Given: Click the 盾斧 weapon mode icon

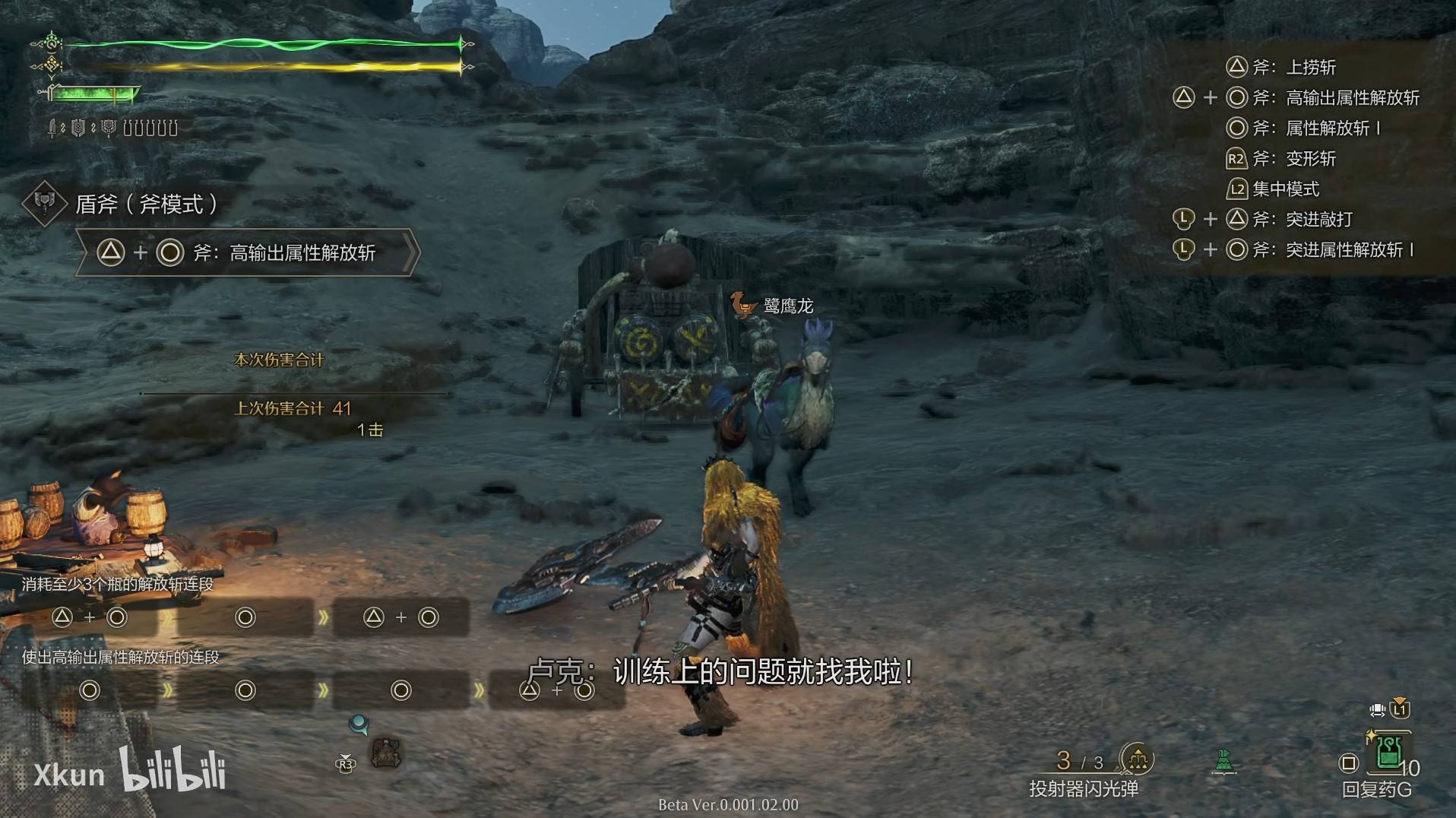Looking at the screenshot, I should click(x=45, y=203).
